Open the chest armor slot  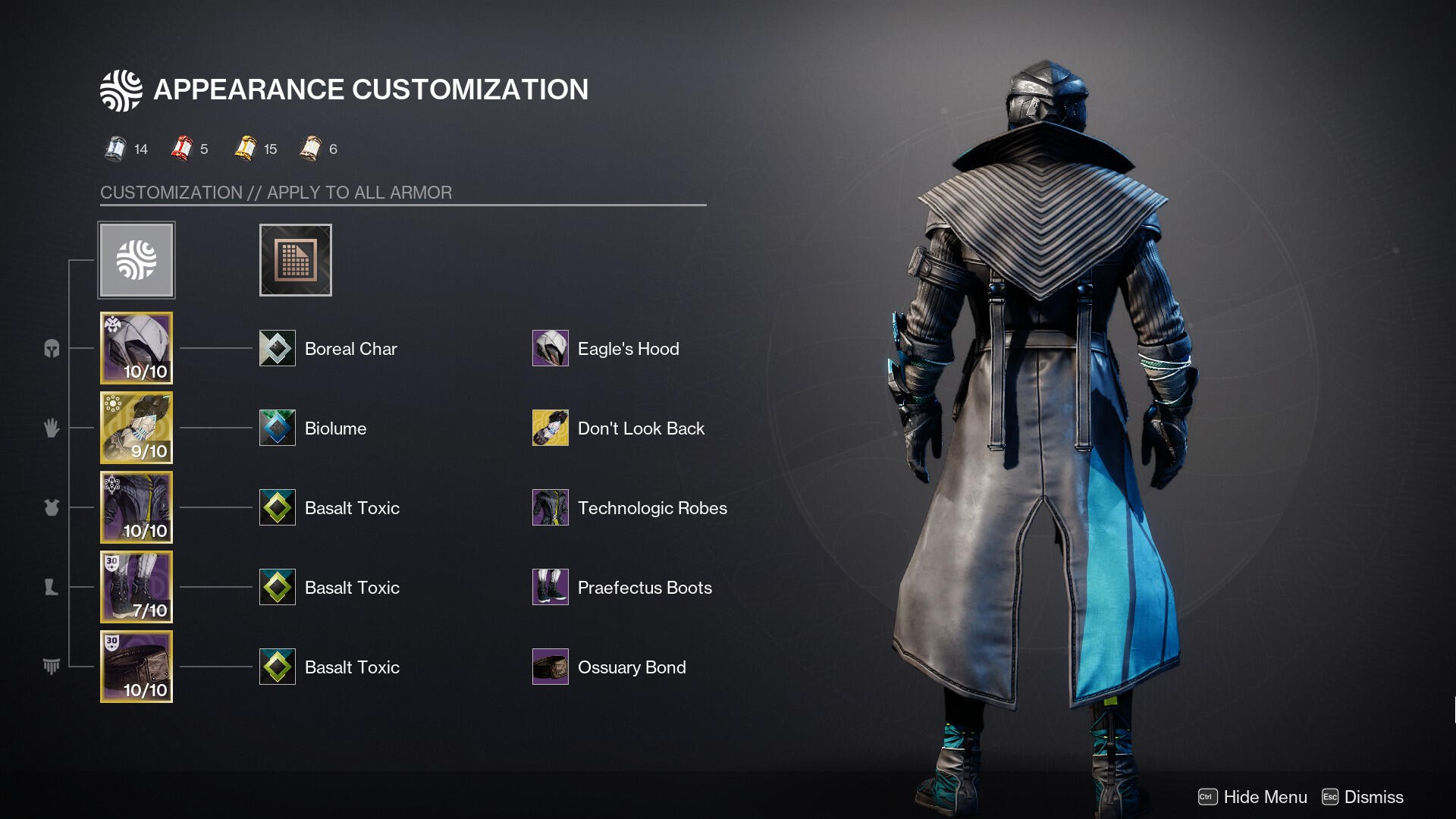point(136,507)
